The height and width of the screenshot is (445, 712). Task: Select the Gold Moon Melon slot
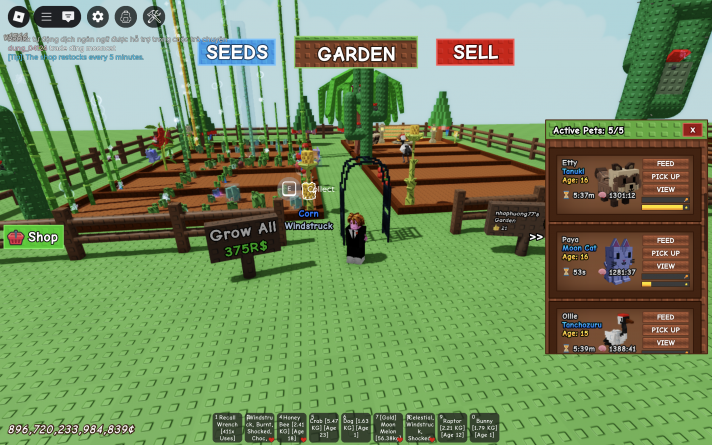388,427
